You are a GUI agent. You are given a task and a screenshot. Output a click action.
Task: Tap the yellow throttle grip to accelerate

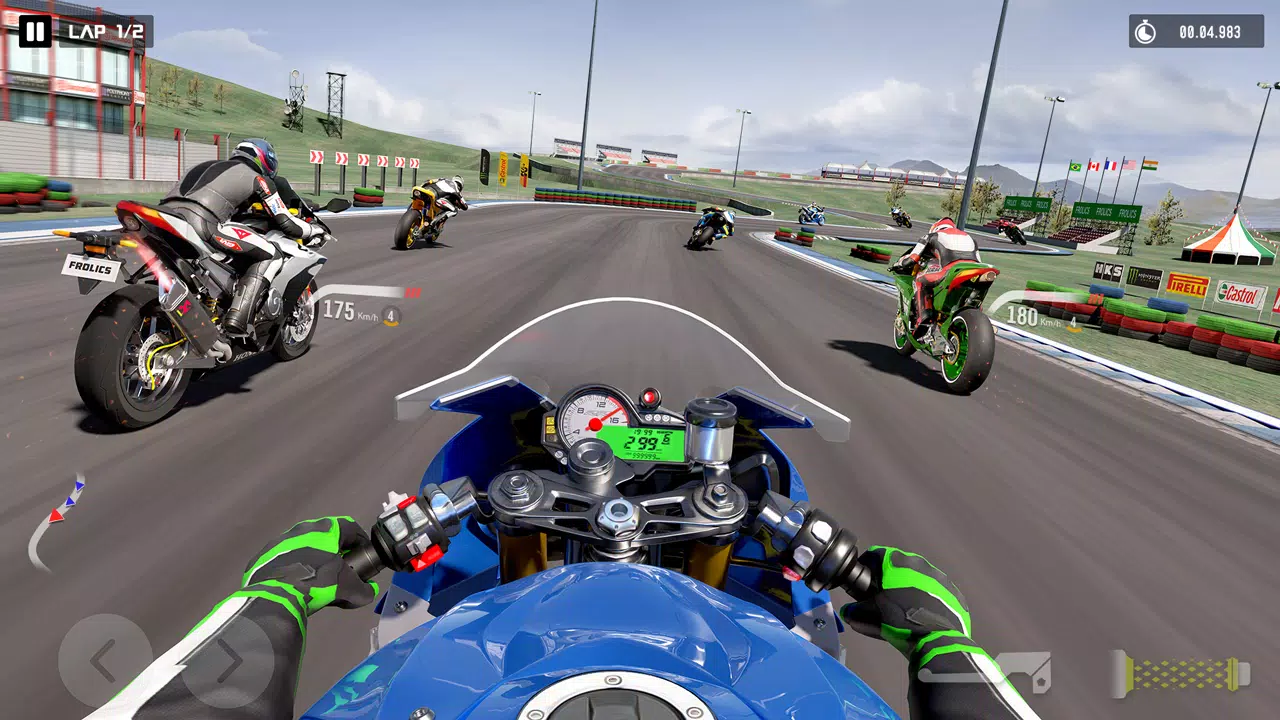[x=1182, y=673]
